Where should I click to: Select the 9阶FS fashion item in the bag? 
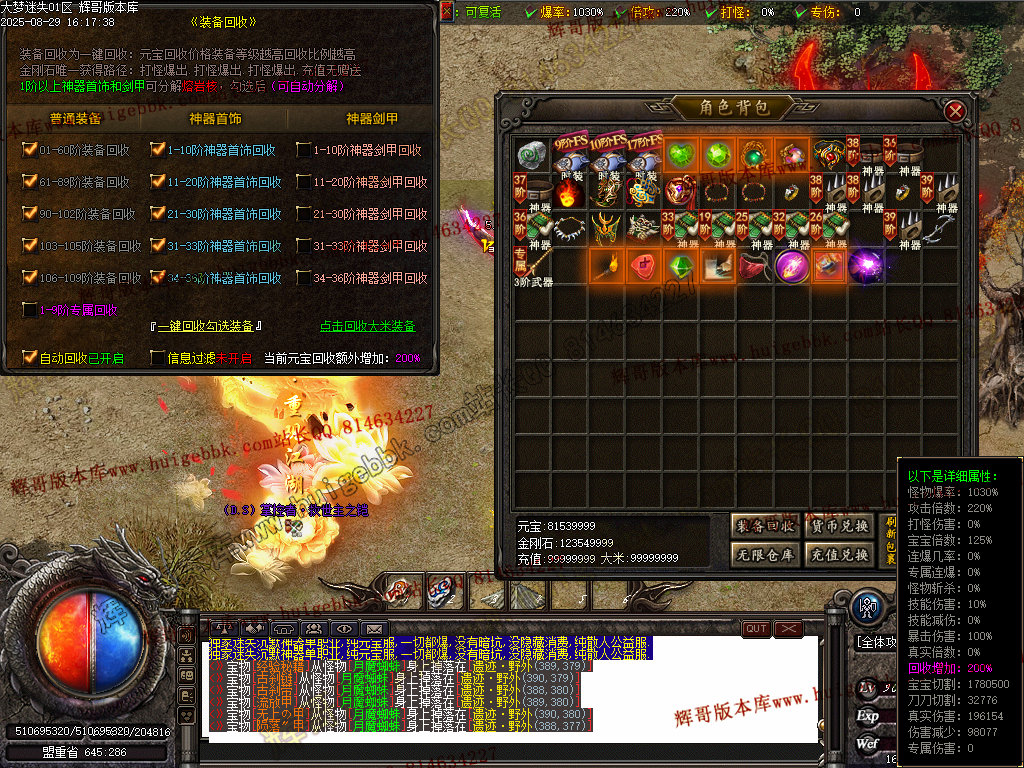point(569,156)
